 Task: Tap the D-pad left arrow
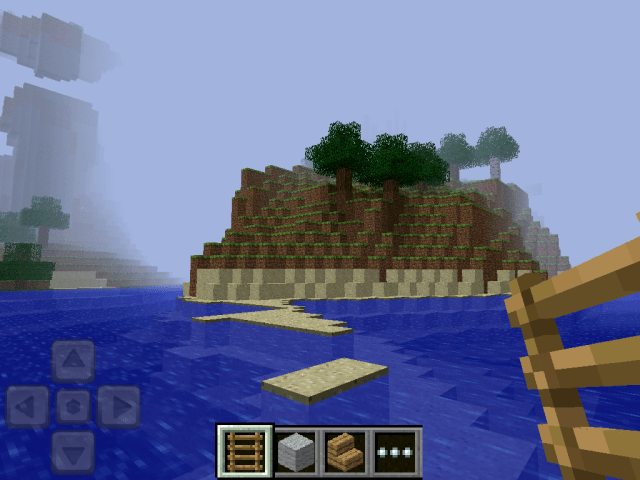[x=28, y=406]
